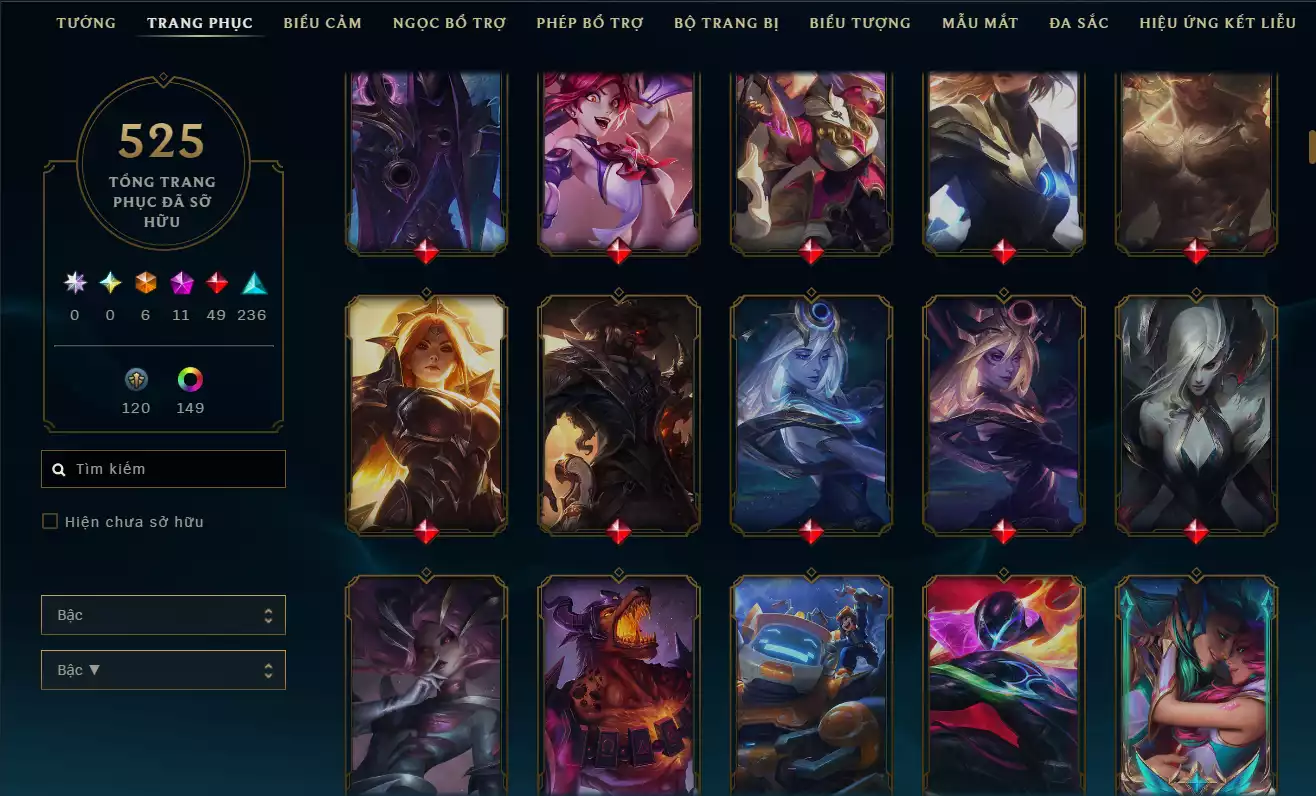
Task: Open the second 'Bậc ▼' sort dropdown
Action: point(163,669)
